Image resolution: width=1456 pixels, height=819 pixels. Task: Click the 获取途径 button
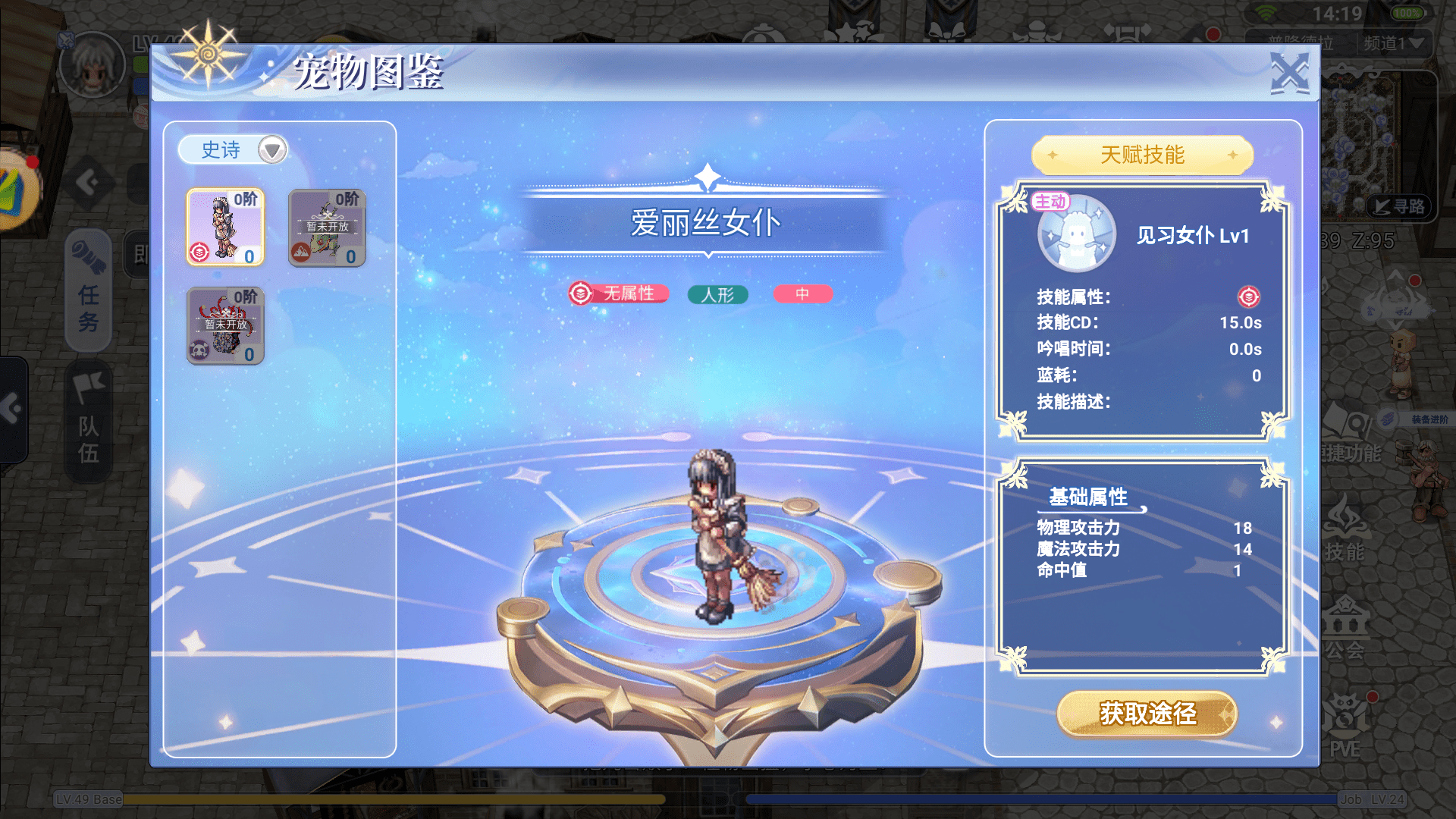(1147, 714)
